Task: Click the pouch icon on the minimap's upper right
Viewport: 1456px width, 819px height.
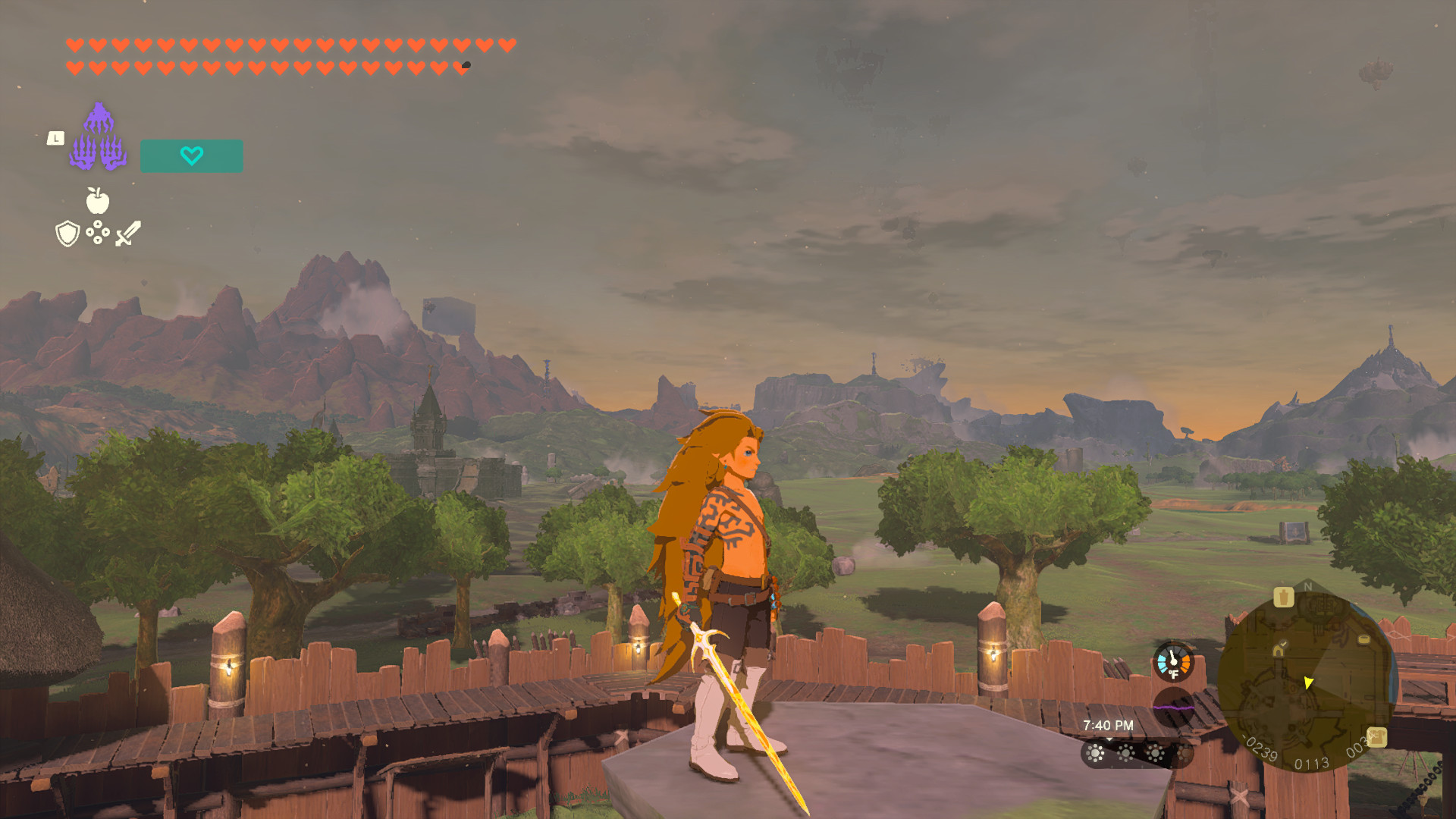Action: (x=1284, y=597)
